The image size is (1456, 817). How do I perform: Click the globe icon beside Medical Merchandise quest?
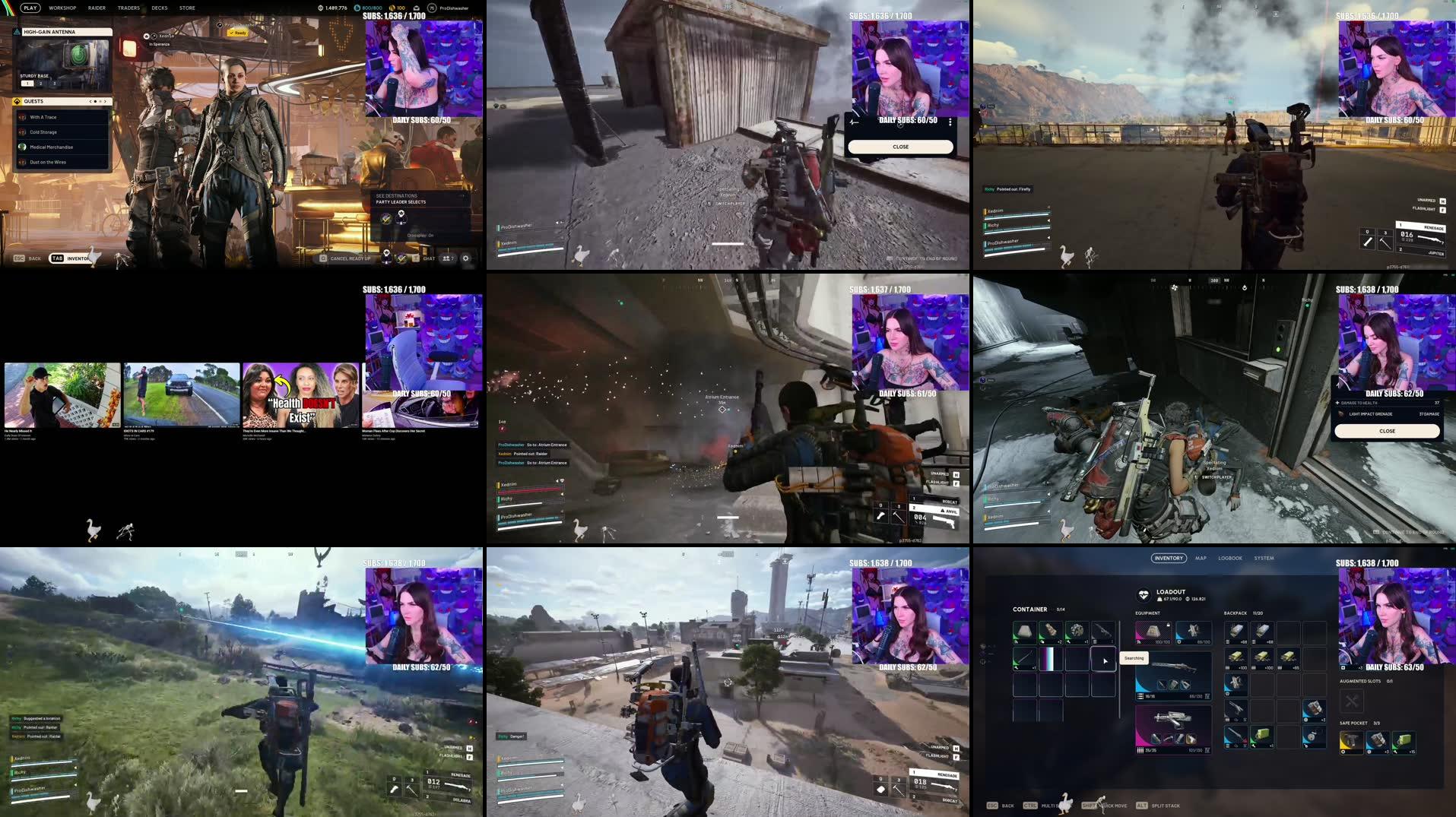(22, 147)
